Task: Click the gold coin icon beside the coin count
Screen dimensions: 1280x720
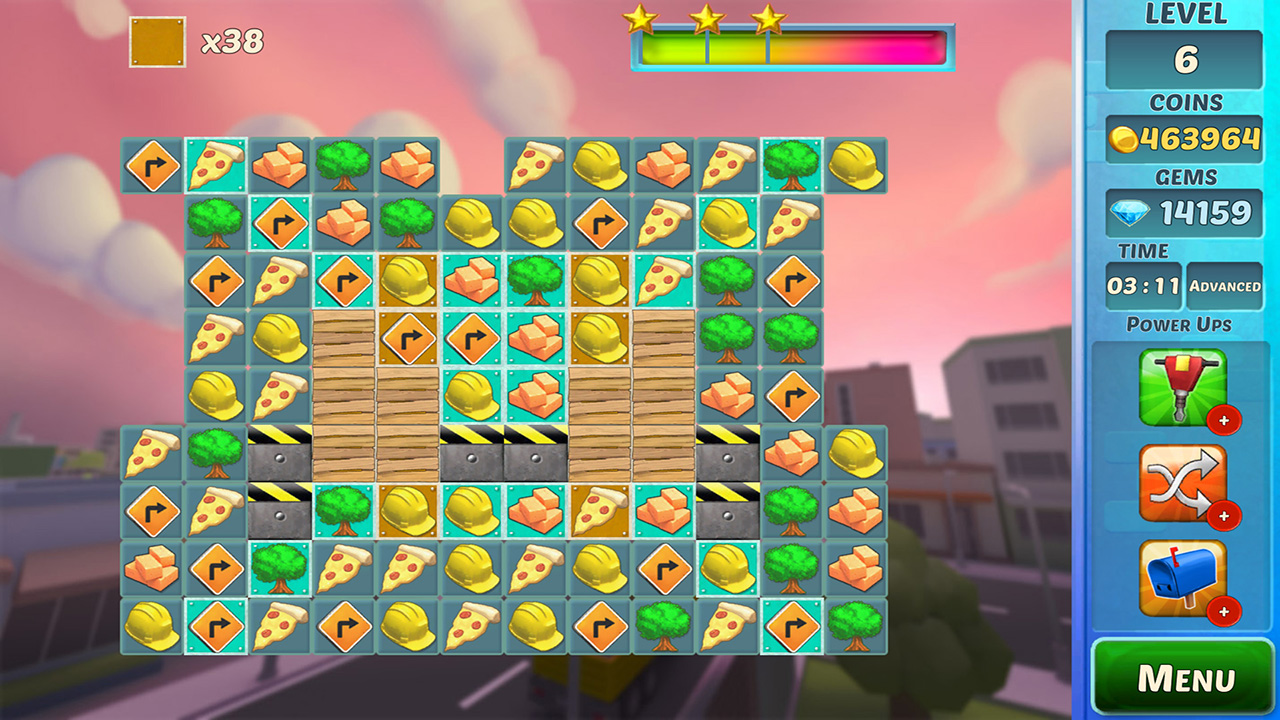Action: tap(1124, 140)
